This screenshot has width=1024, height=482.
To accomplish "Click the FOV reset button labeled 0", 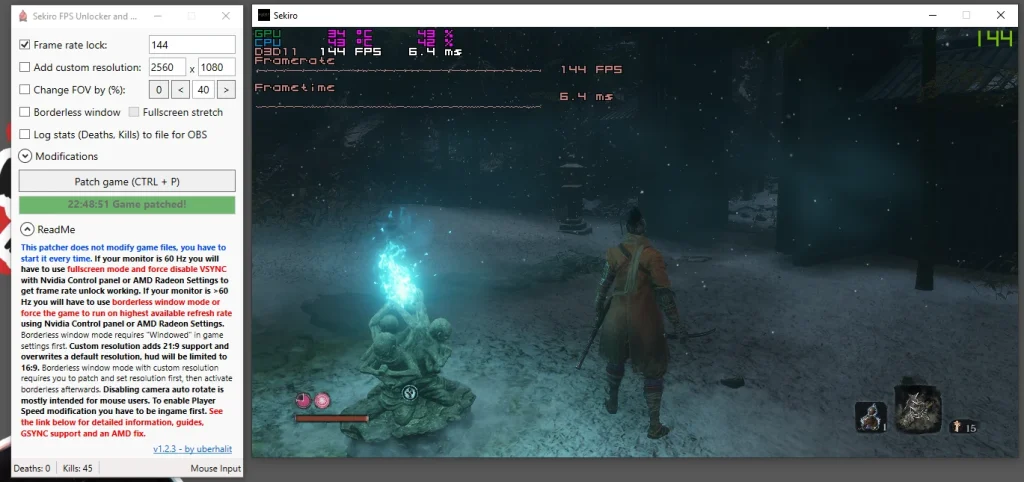I will tap(158, 90).
